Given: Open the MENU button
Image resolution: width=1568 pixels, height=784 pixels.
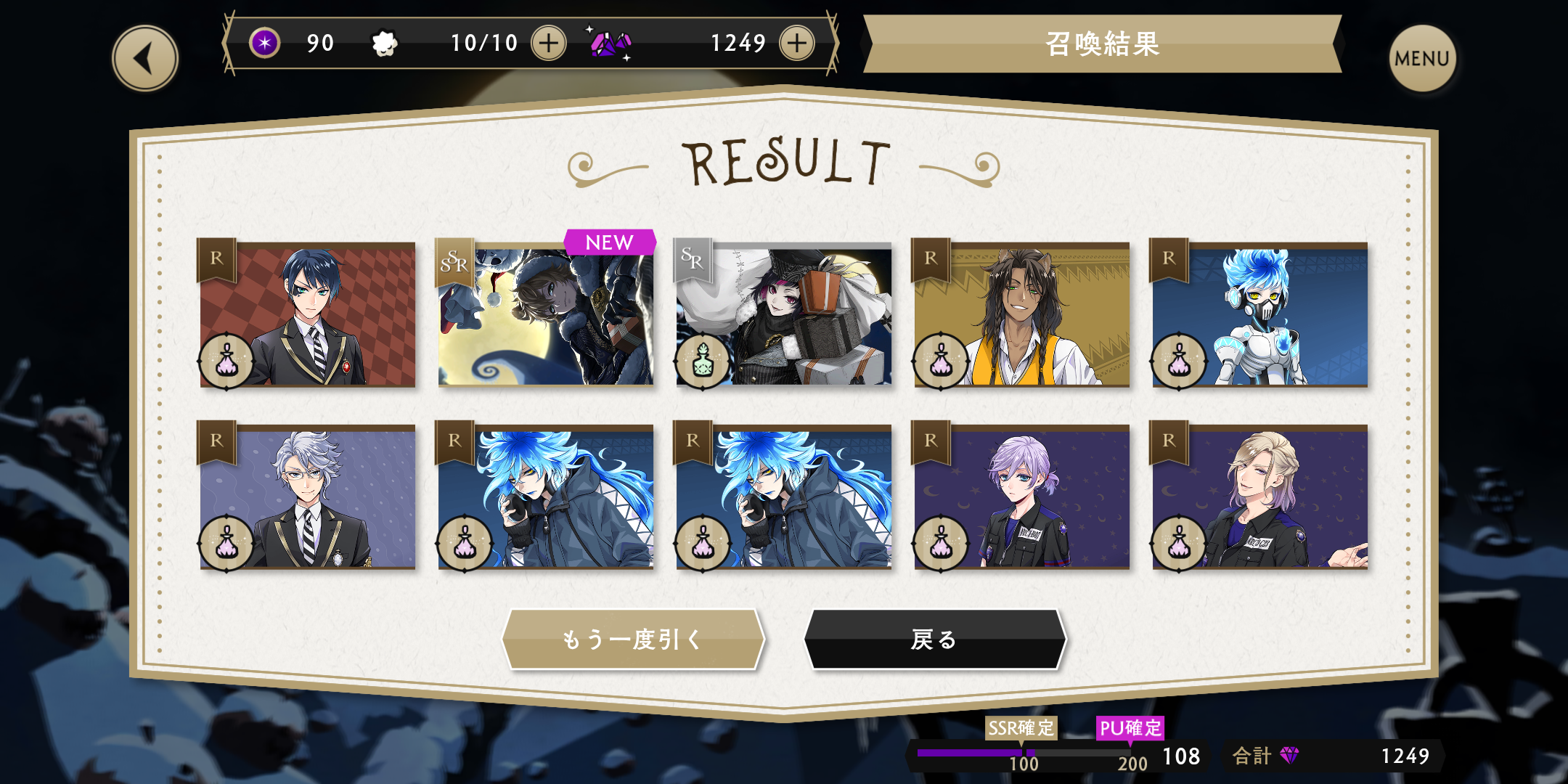Looking at the screenshot, I should click(x=1421, y=58).
